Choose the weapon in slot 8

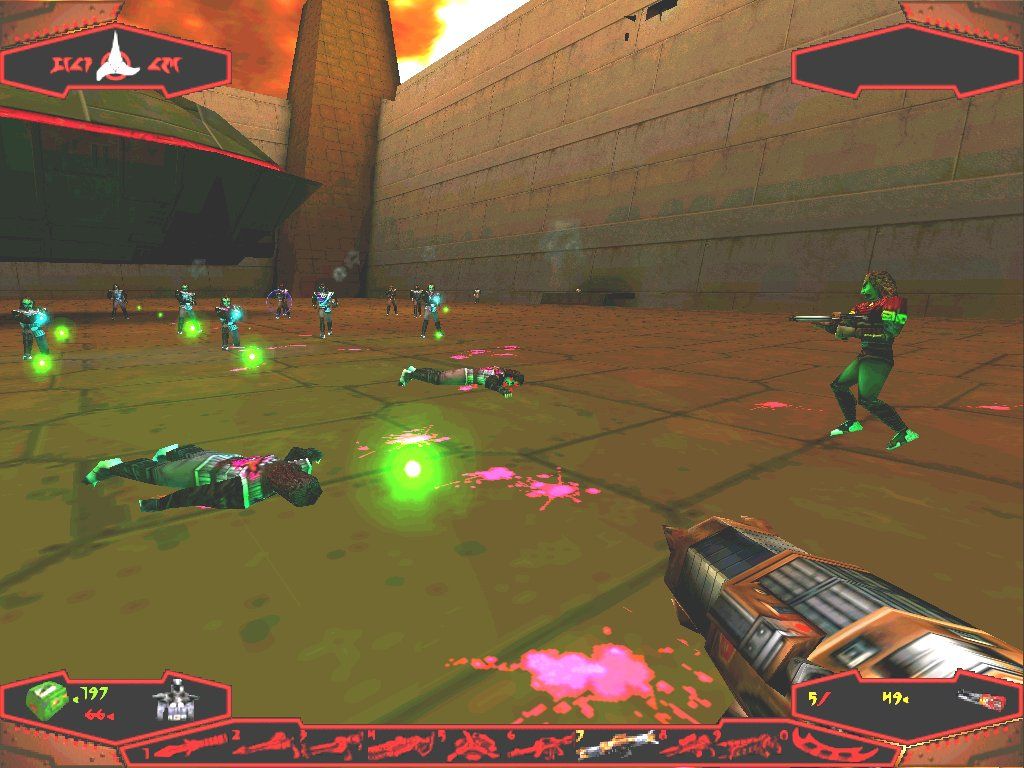coord(682,746)
